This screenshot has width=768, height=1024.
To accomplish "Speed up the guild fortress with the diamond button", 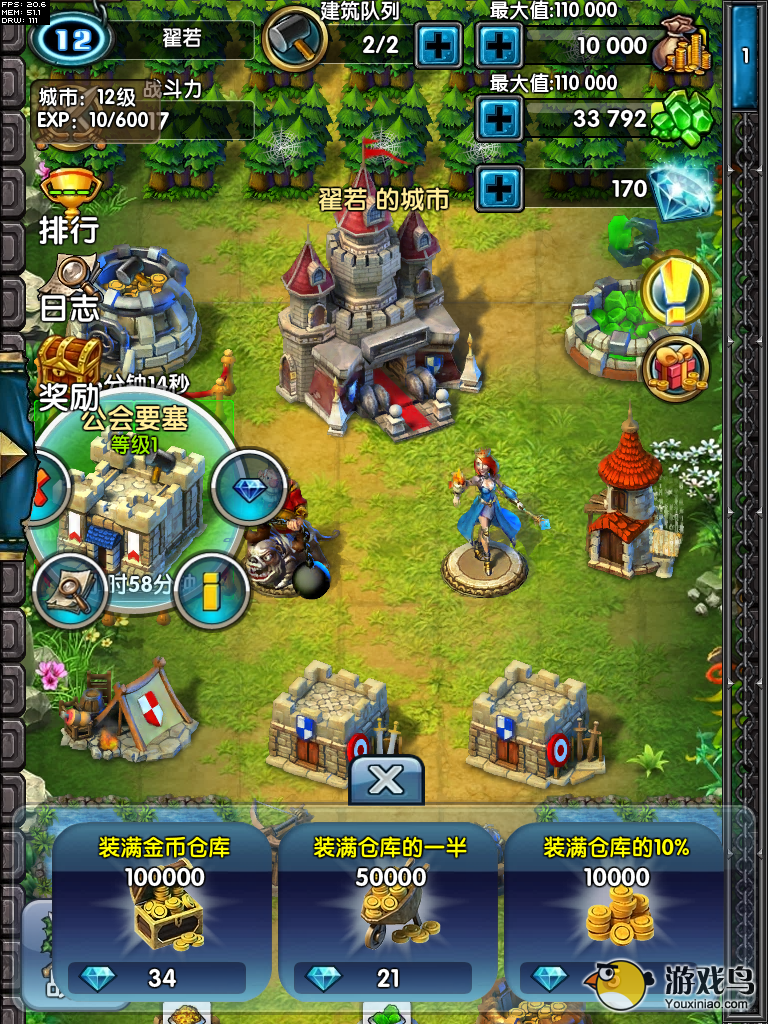I will pos(246,487).
